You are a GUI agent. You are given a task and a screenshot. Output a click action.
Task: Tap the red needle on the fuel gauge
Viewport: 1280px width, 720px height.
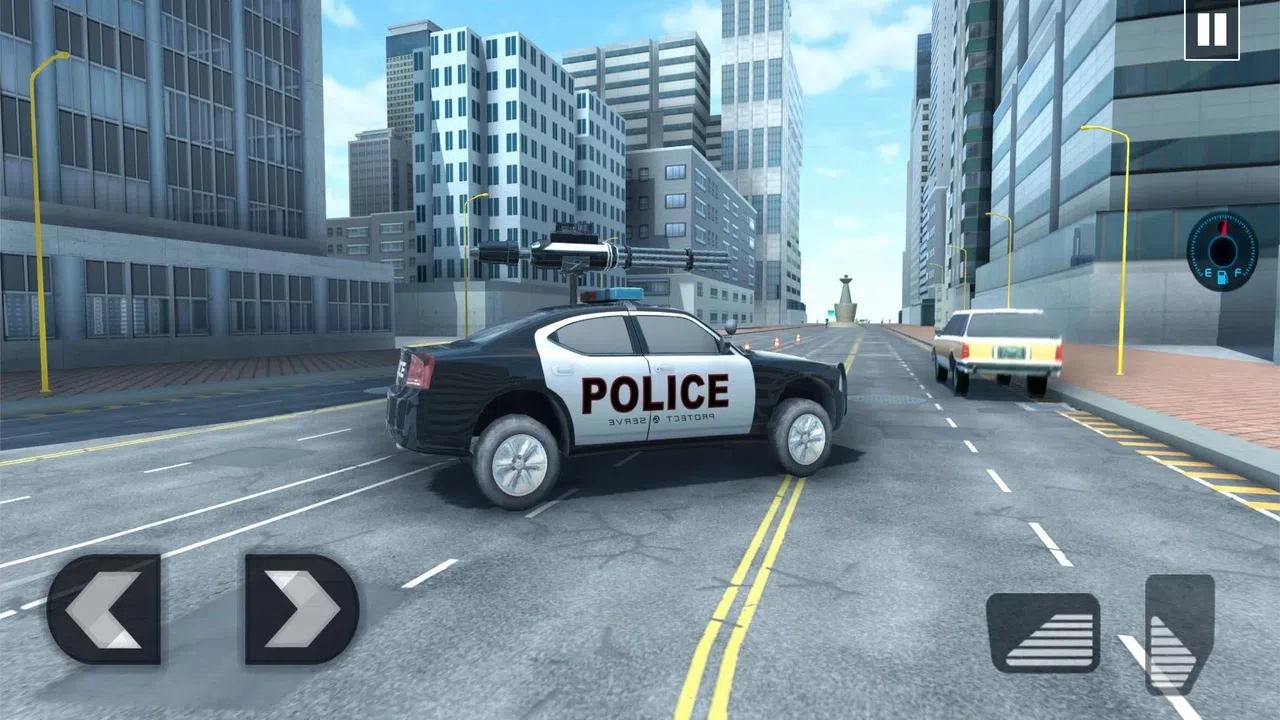1223,228
